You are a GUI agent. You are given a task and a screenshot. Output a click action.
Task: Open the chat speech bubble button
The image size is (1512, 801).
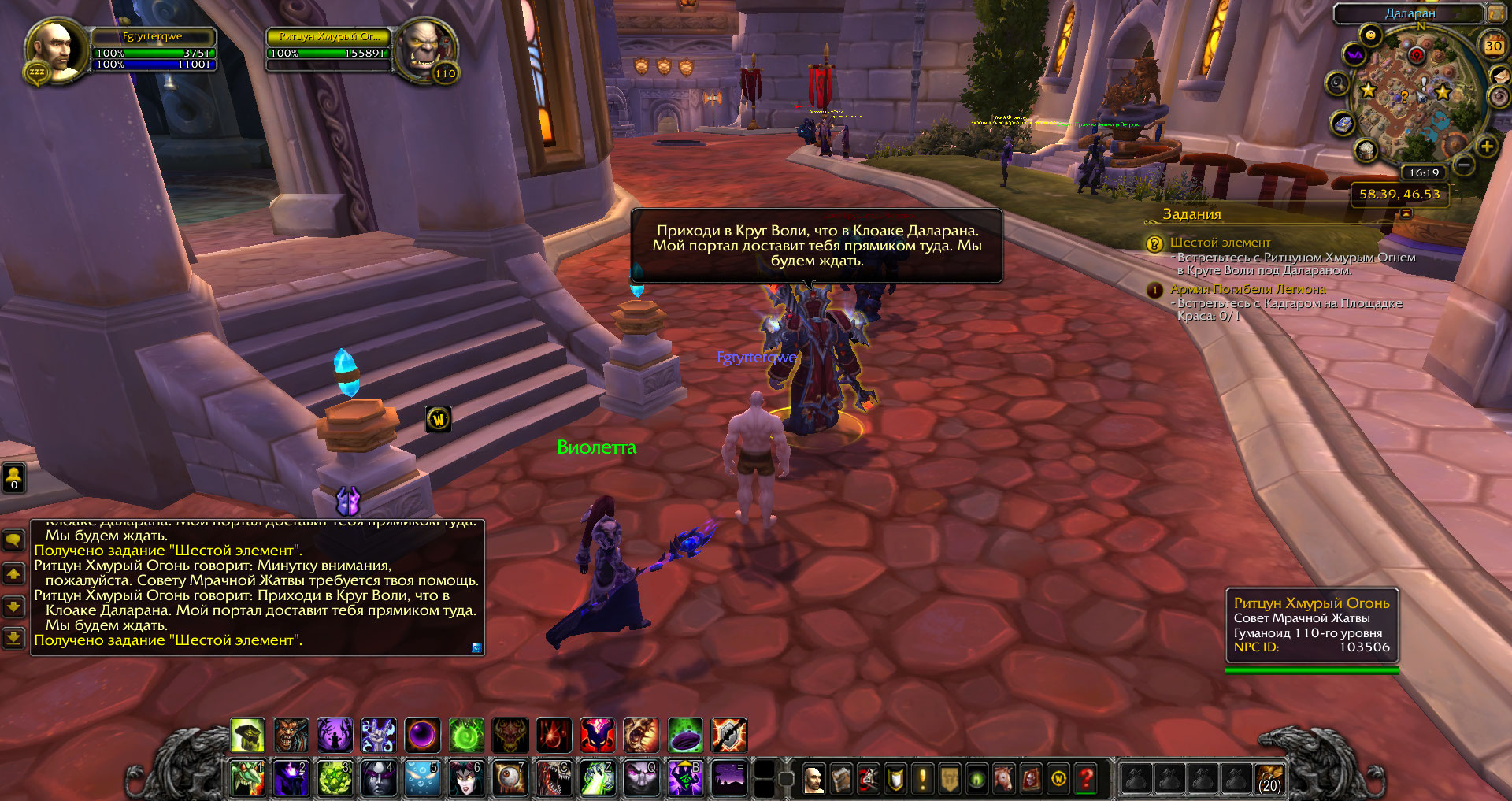[14, 540]
